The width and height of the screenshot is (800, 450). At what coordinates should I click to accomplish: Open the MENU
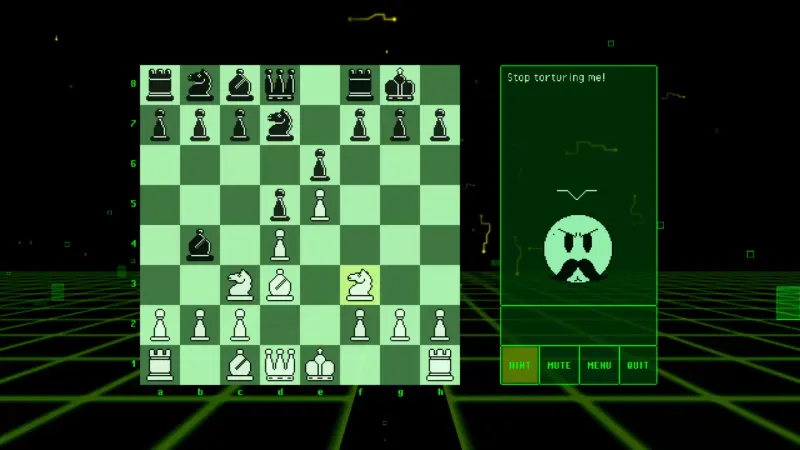599,365
